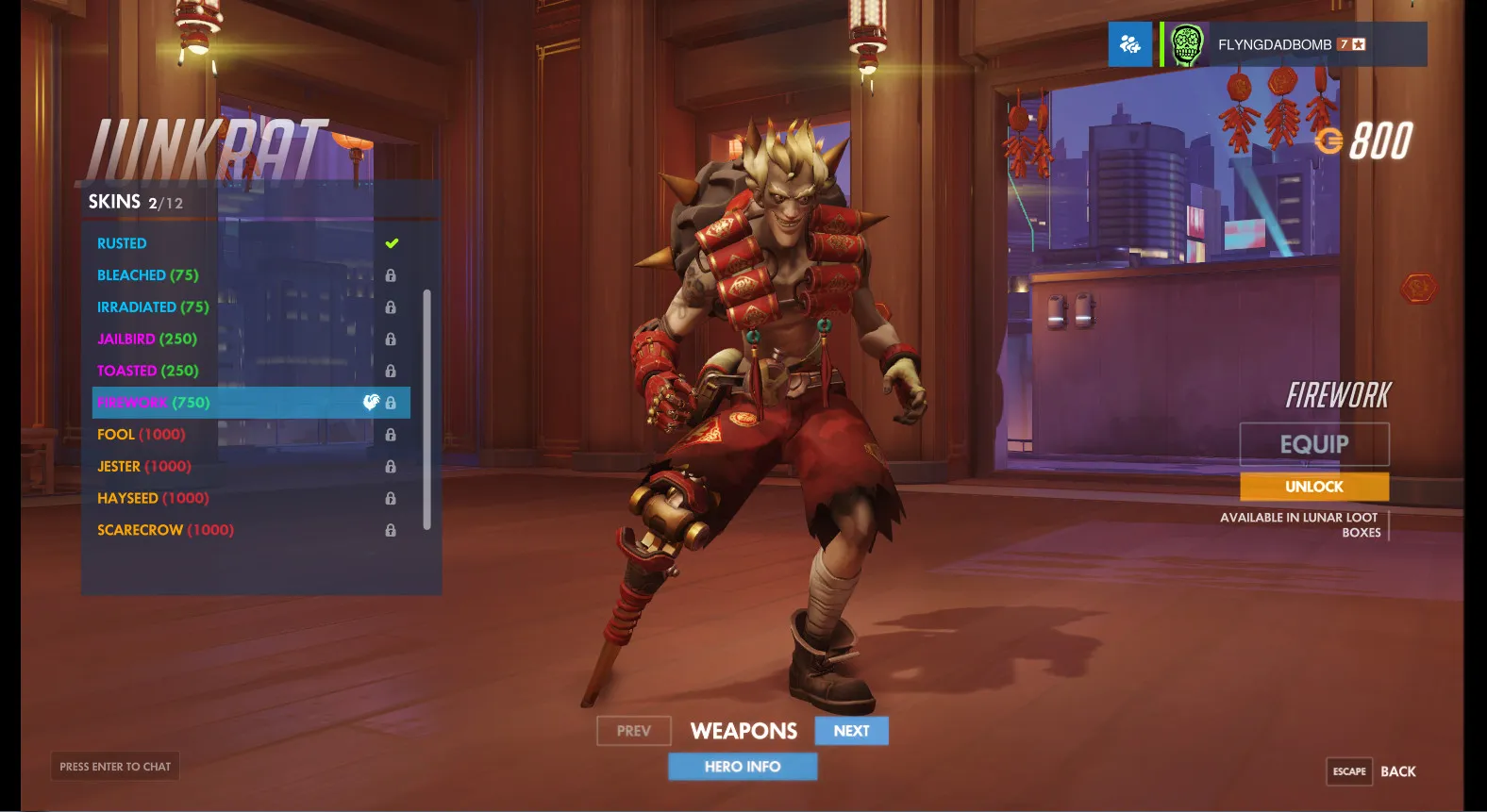This screenshot has width=1487, height=812.
Task: Select the Rusted skin
Action: 123,243
